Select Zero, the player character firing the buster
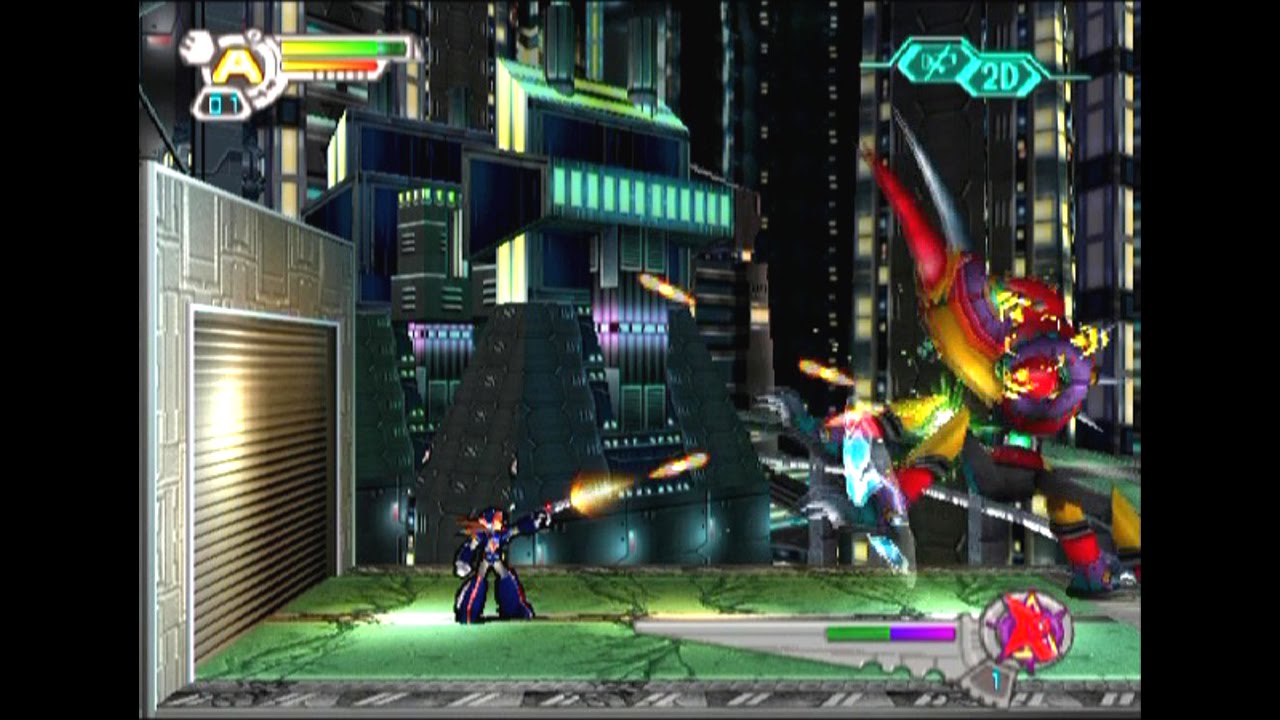Image resolution: width=1280 pixels, height=720 pixels. pyautogui.click(x=490, y=560)
